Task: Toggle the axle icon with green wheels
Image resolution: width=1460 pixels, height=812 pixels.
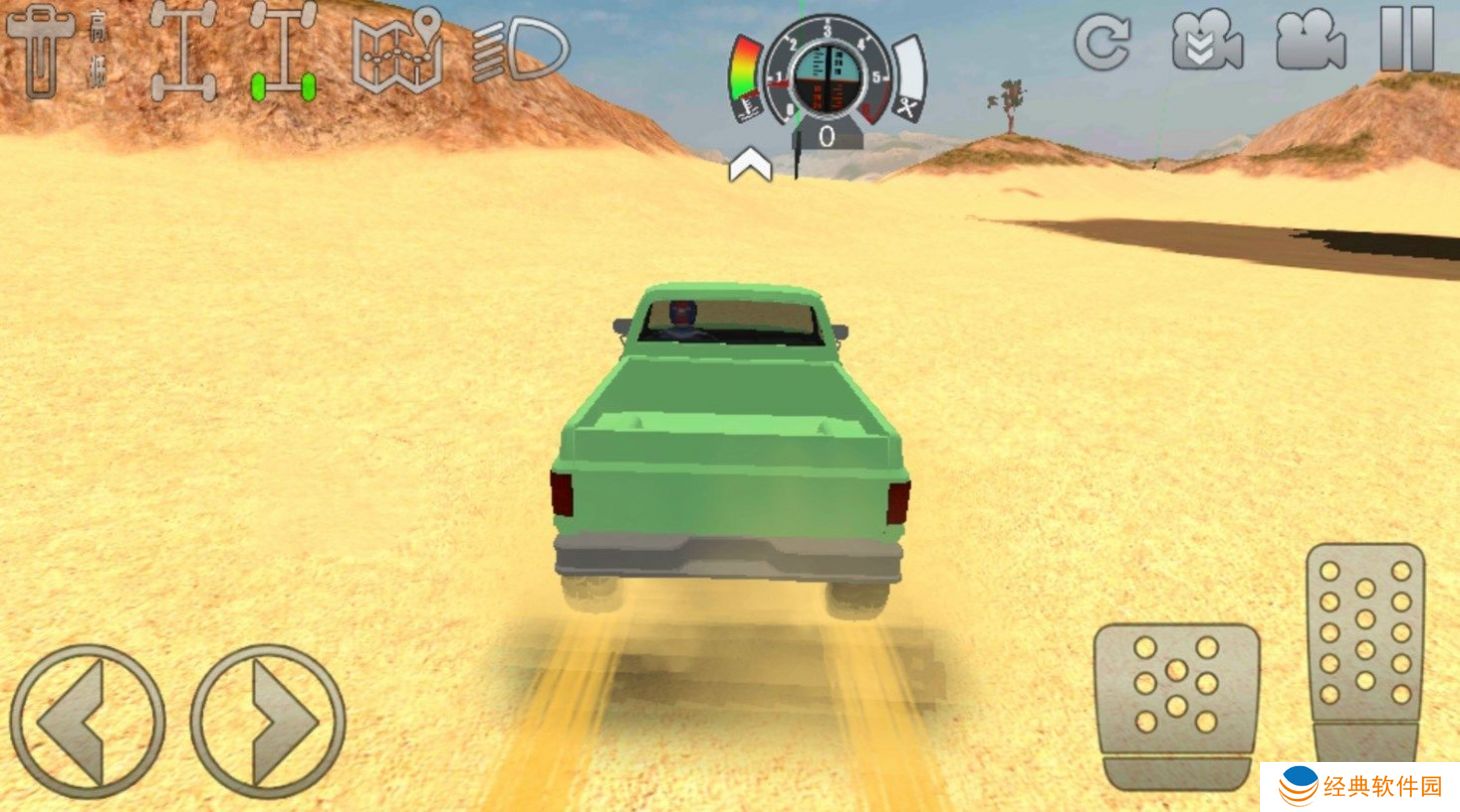Action: click(x=283, y=52)
